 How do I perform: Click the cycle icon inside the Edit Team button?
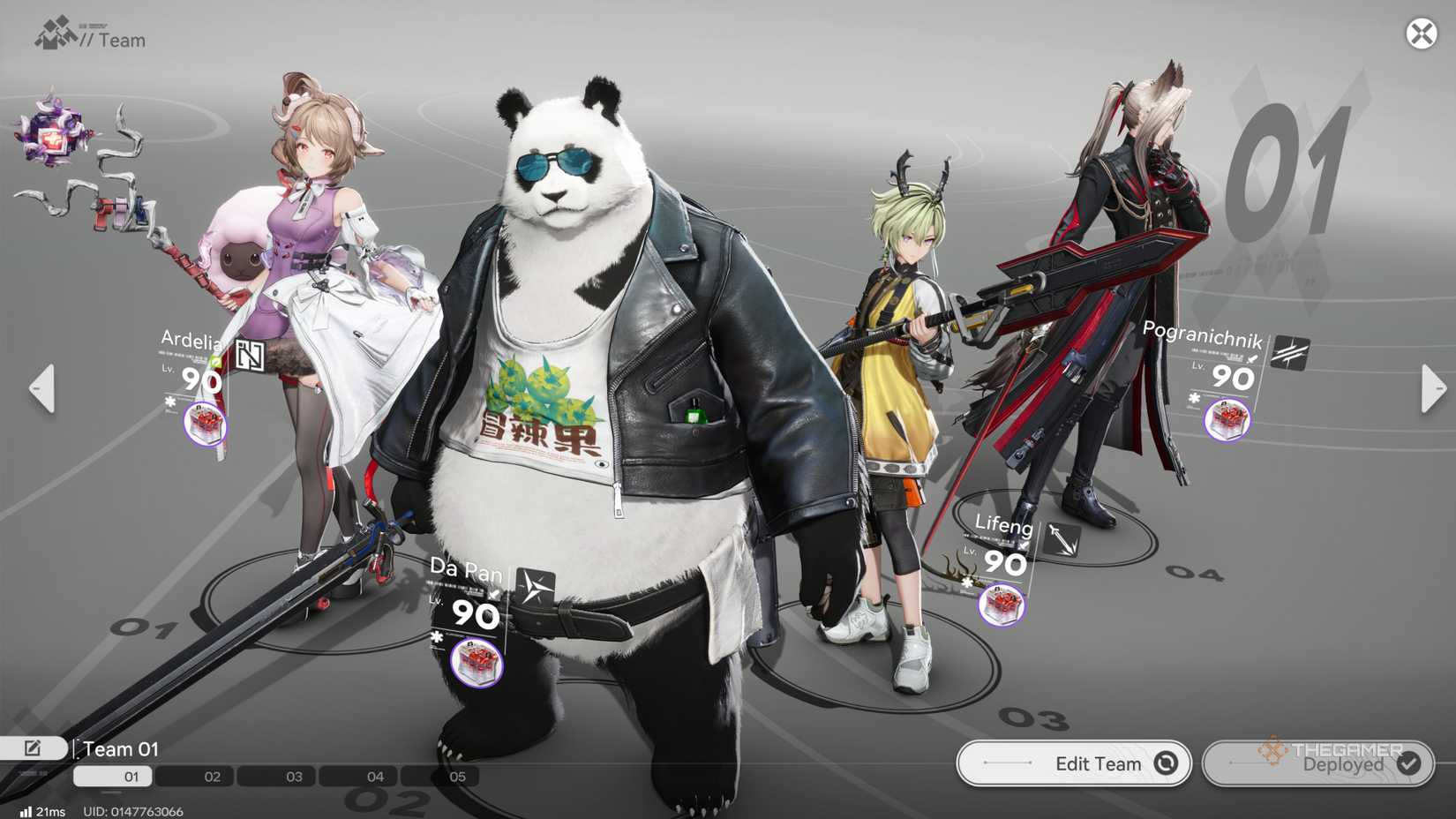click(x=1167, y=763)
